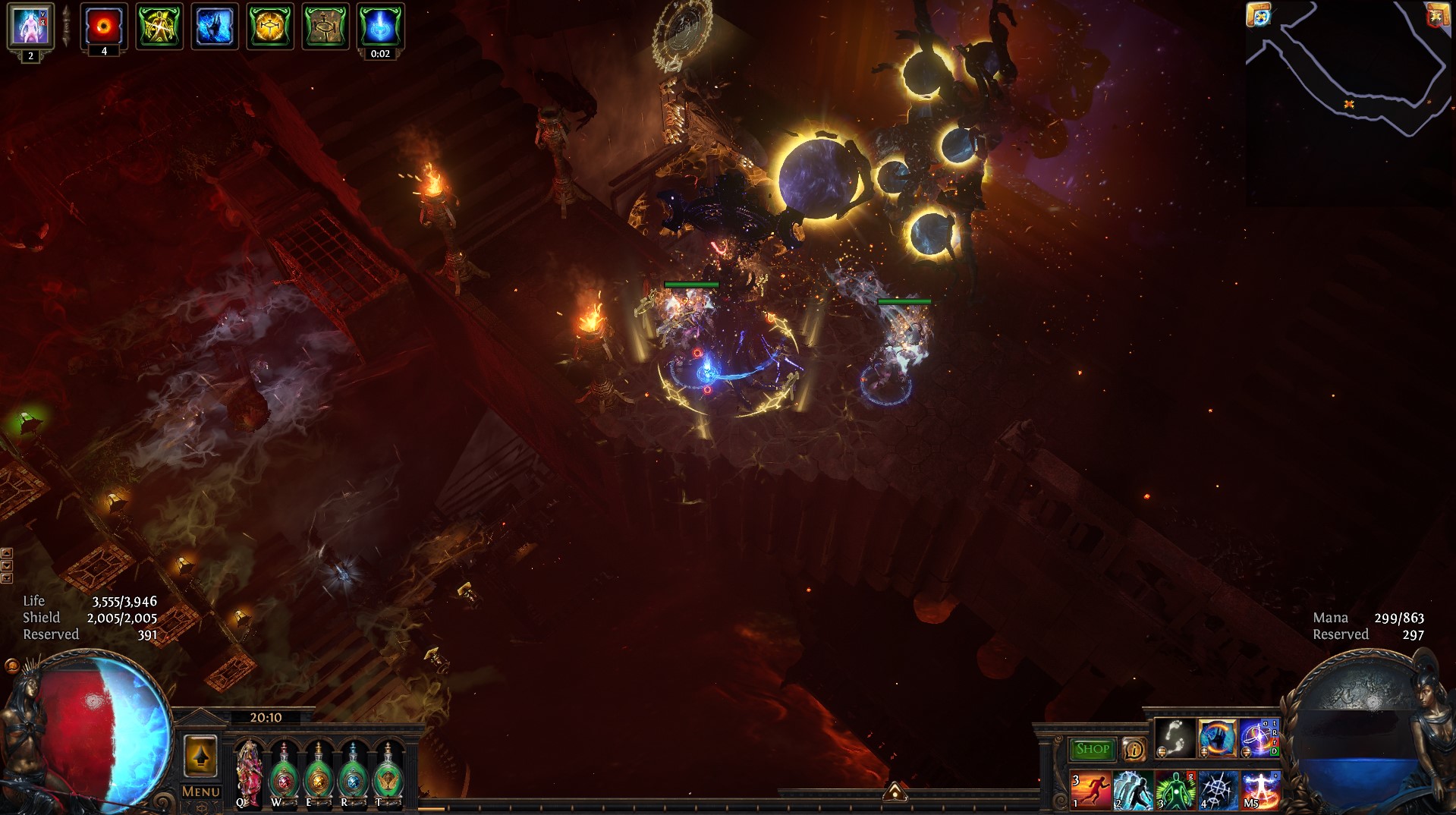
Task: Click the blue 0:02 timed buff icon
Action: tap(380, 26)
